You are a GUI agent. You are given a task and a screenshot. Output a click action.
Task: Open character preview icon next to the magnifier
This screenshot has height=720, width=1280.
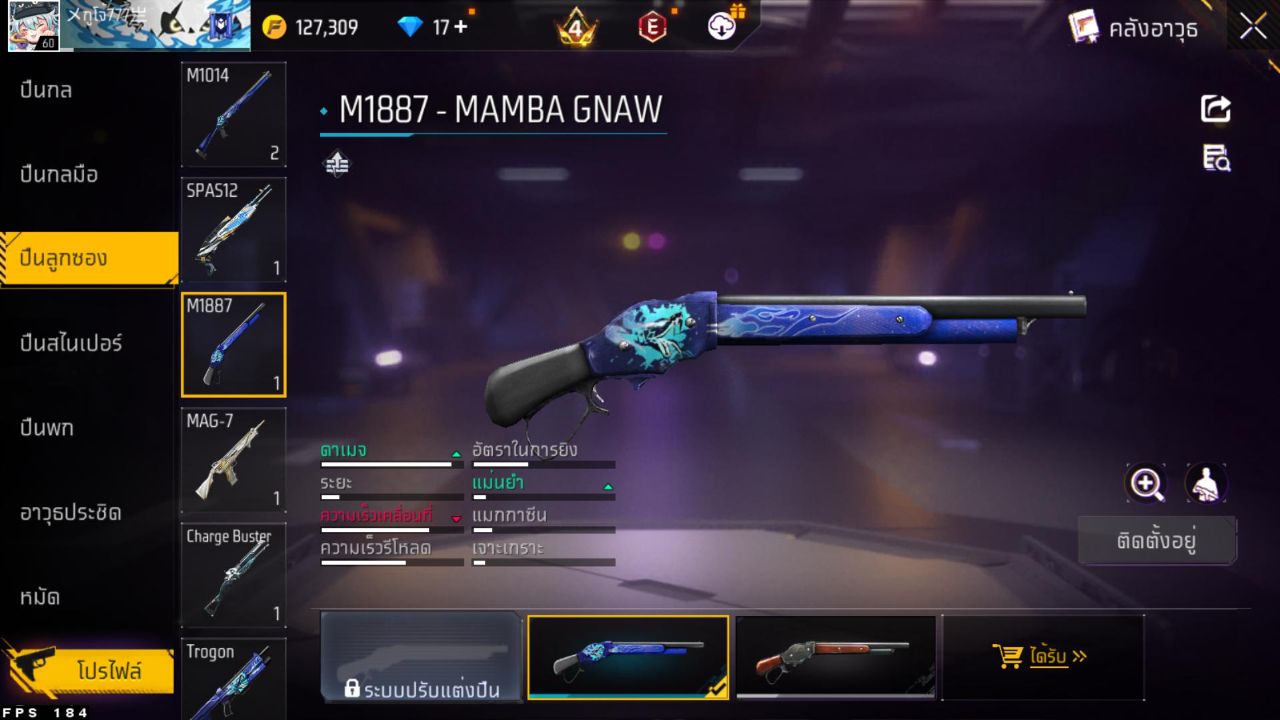[1205, 484]
